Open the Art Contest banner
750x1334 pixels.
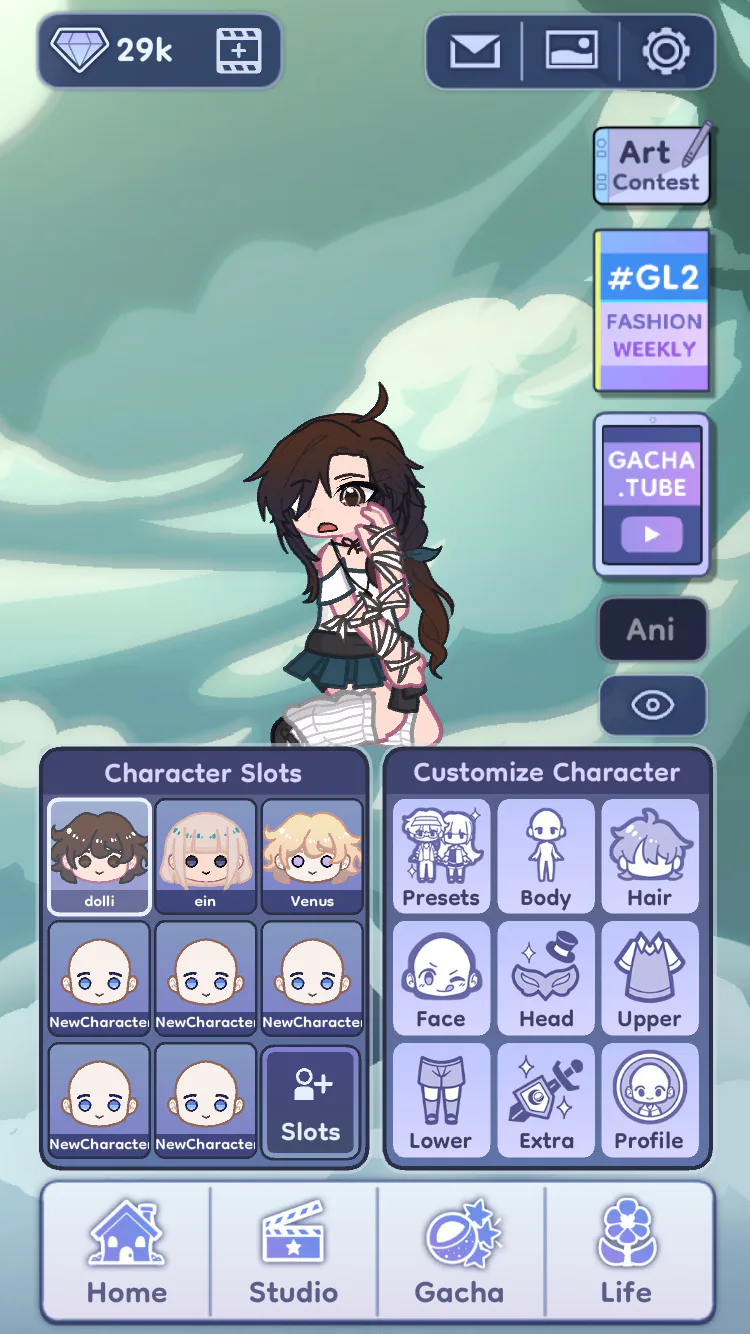click(652, 165)
